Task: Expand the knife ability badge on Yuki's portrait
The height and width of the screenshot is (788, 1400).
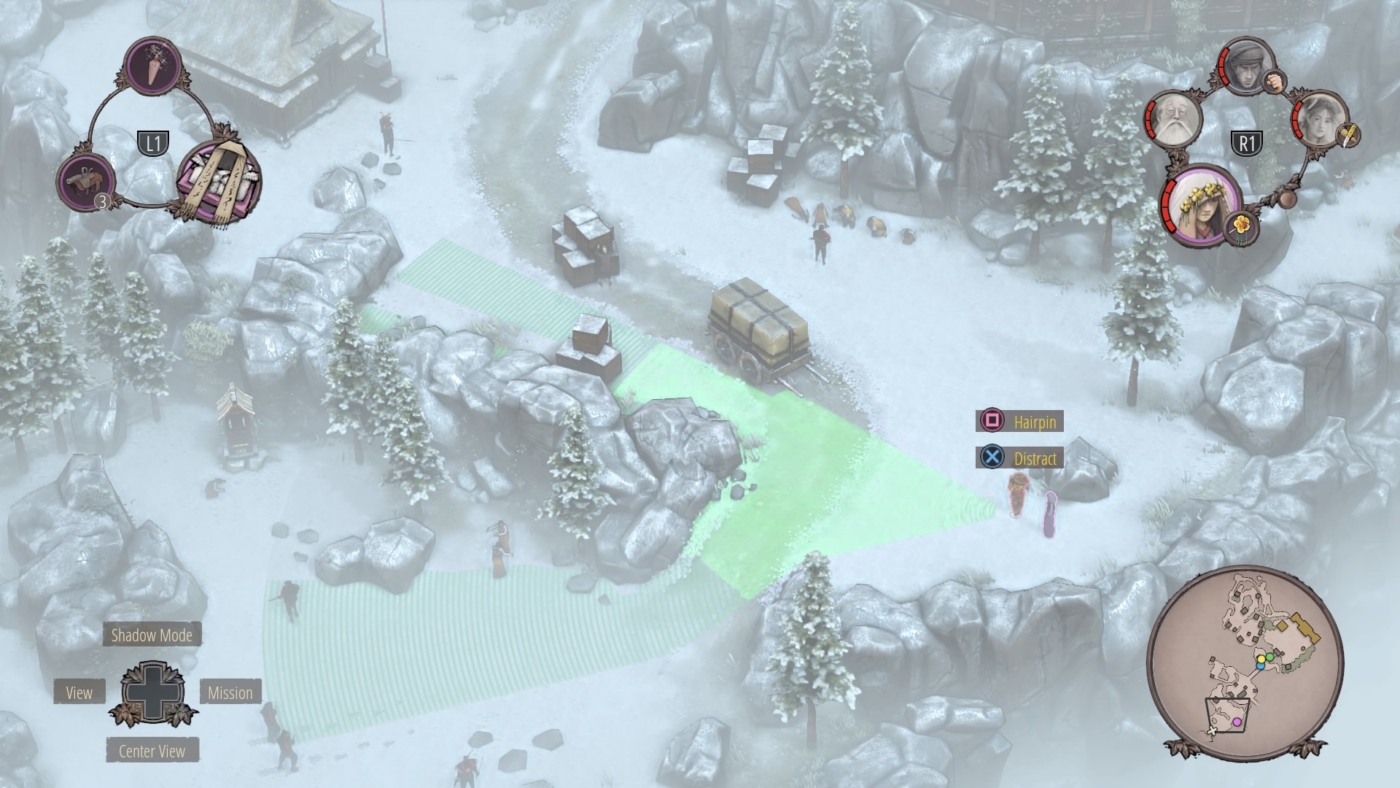Action: point(1349,134)
